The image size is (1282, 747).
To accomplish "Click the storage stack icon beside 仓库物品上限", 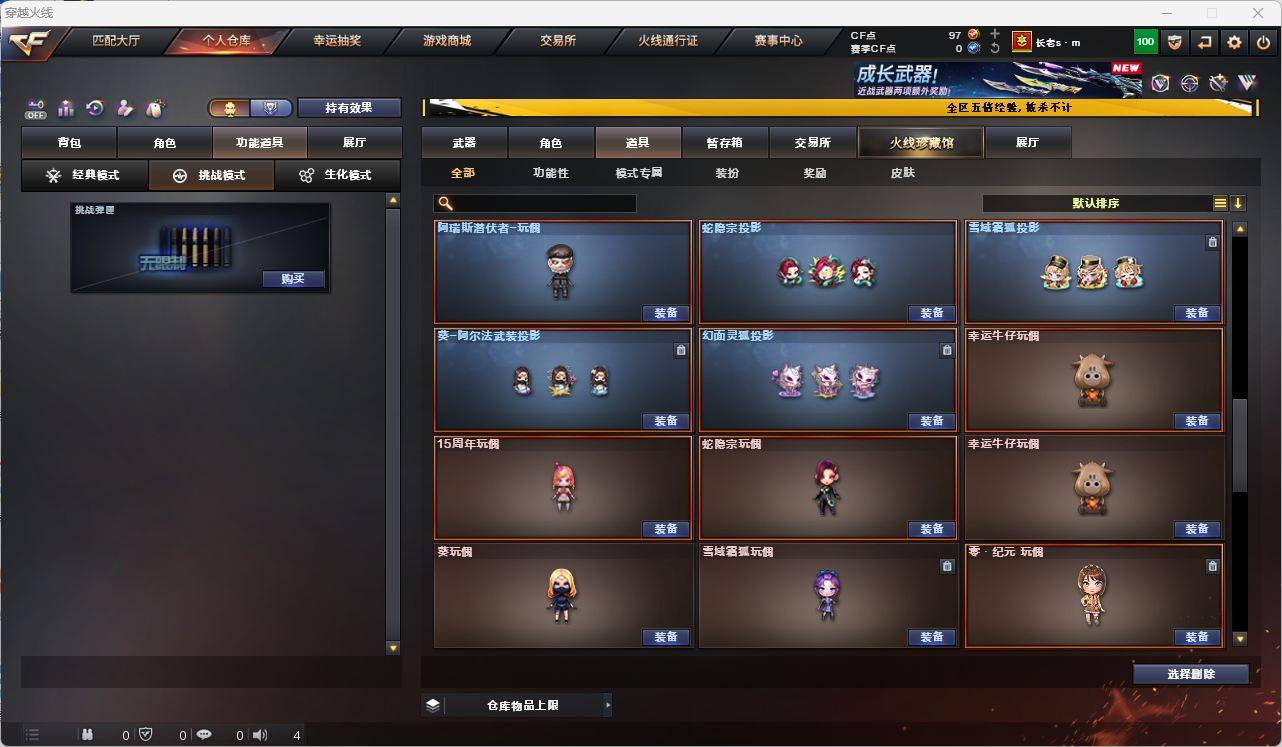I will [432, 704].
